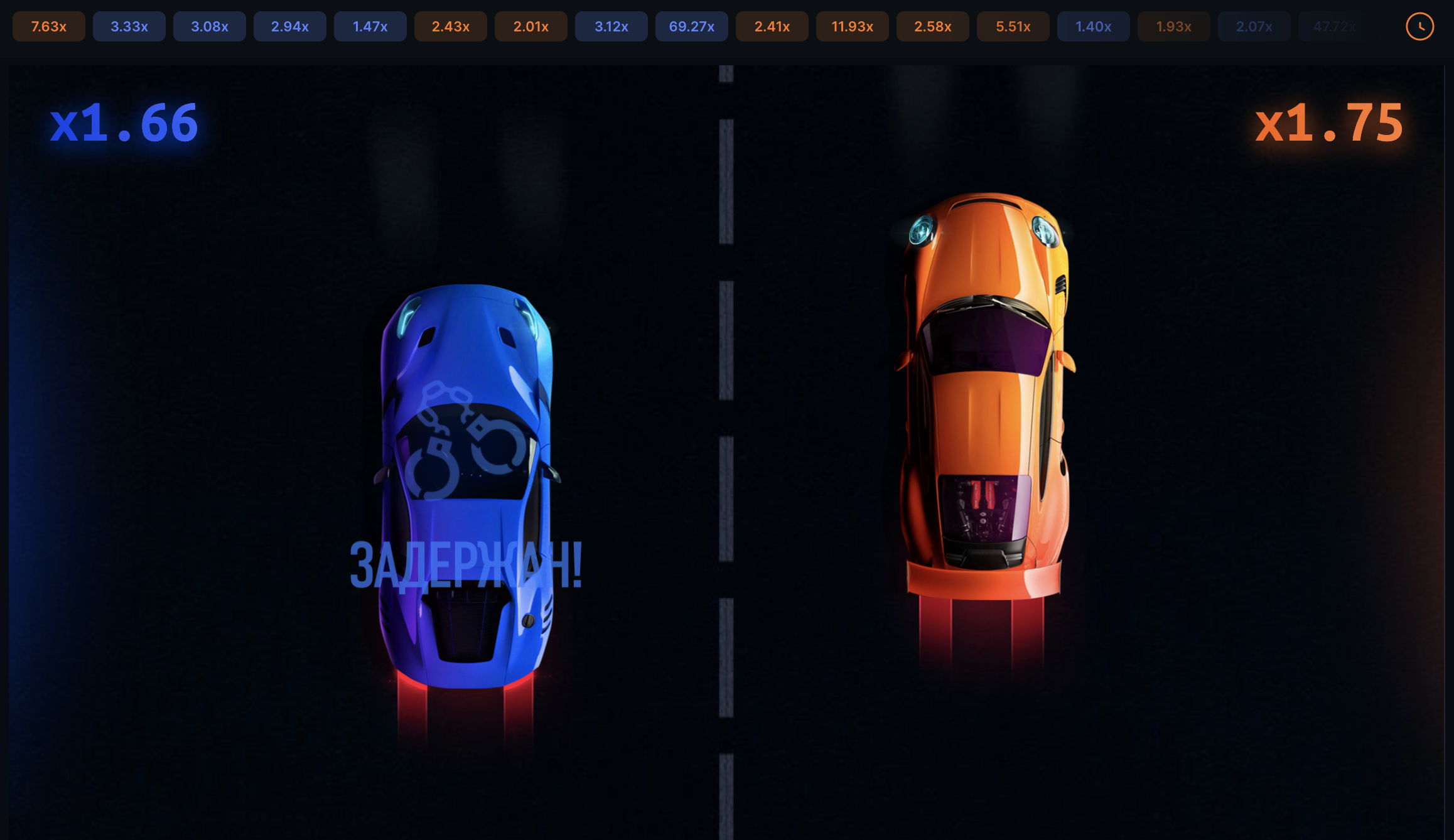
Task: Click the 5.51x result badge
Action: click(1013, 26)
